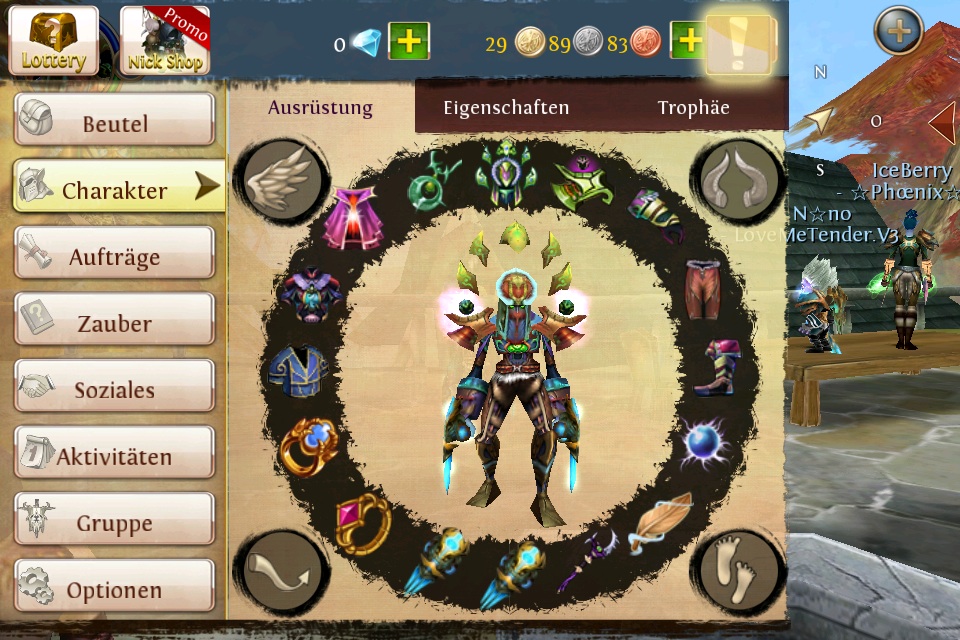Select the wings slot in the corner
This screenshot has width=960, height=640.
pyautogui.click(x=279, y=180)
